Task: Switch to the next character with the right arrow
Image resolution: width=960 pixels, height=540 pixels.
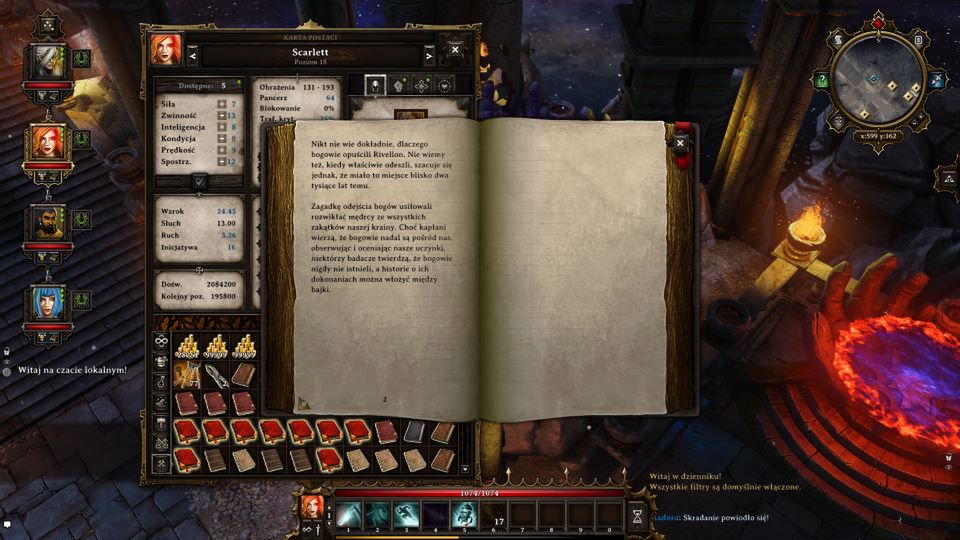Action: (x=429, y=56)
